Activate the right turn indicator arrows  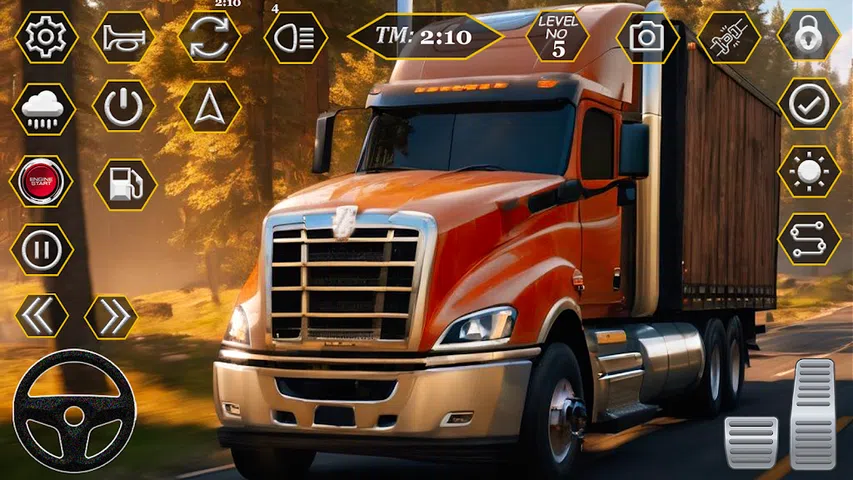click(110, 316)
